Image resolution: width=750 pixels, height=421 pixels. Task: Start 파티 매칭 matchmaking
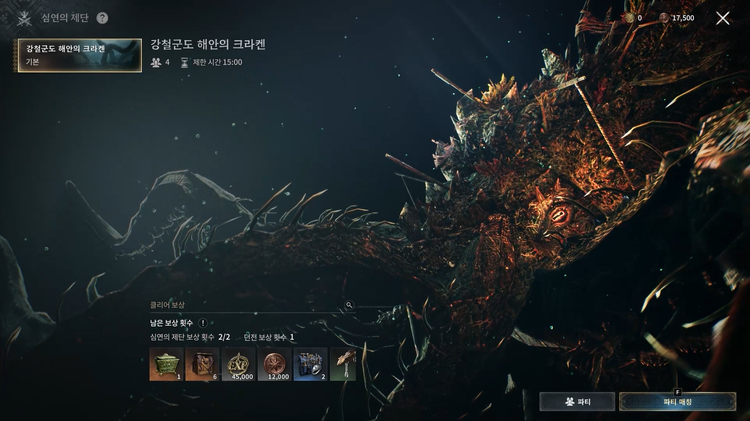point(677,401)
